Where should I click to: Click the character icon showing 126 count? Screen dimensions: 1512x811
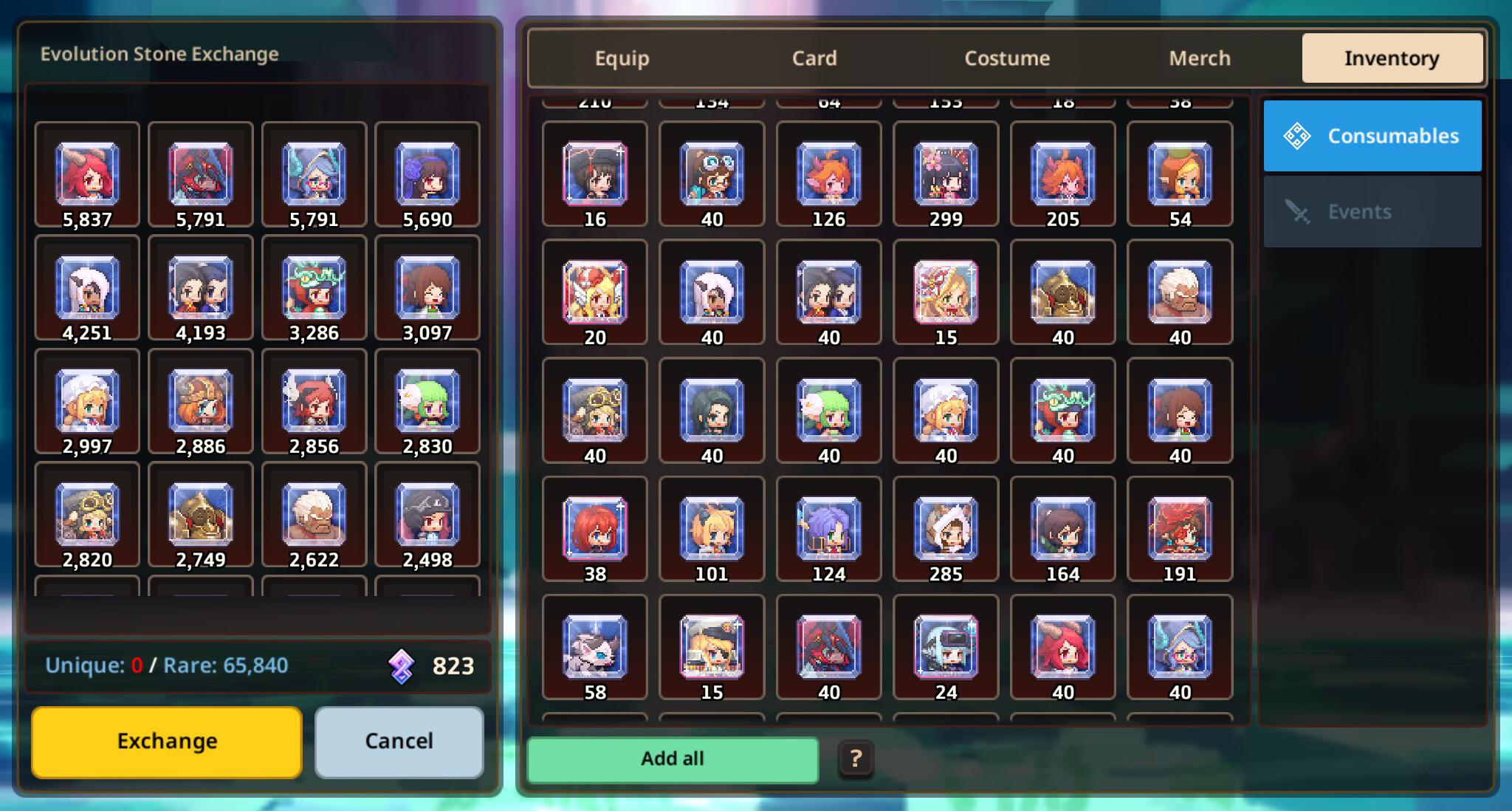click(828, 175)
